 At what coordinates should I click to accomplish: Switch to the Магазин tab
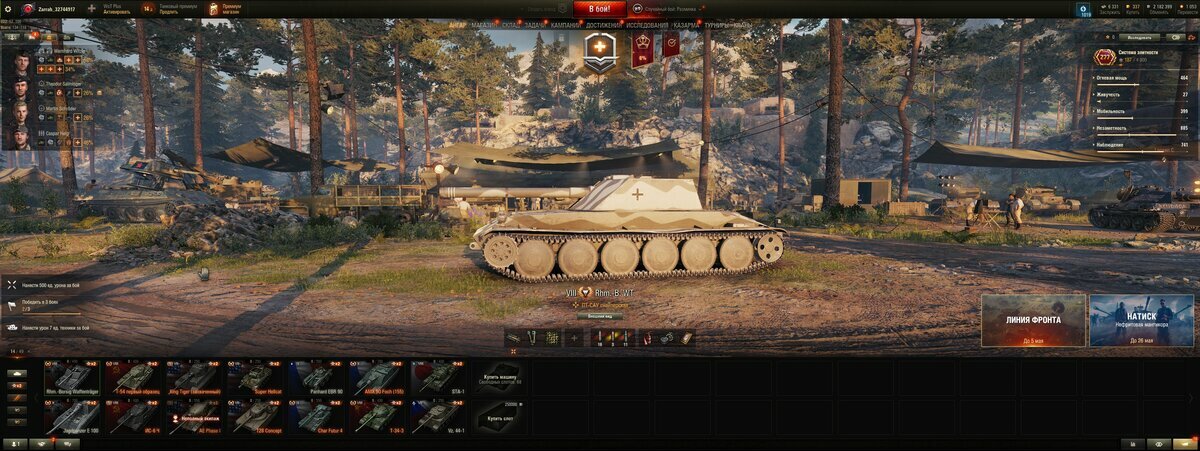pyautogui.click(x=482, y=23)
